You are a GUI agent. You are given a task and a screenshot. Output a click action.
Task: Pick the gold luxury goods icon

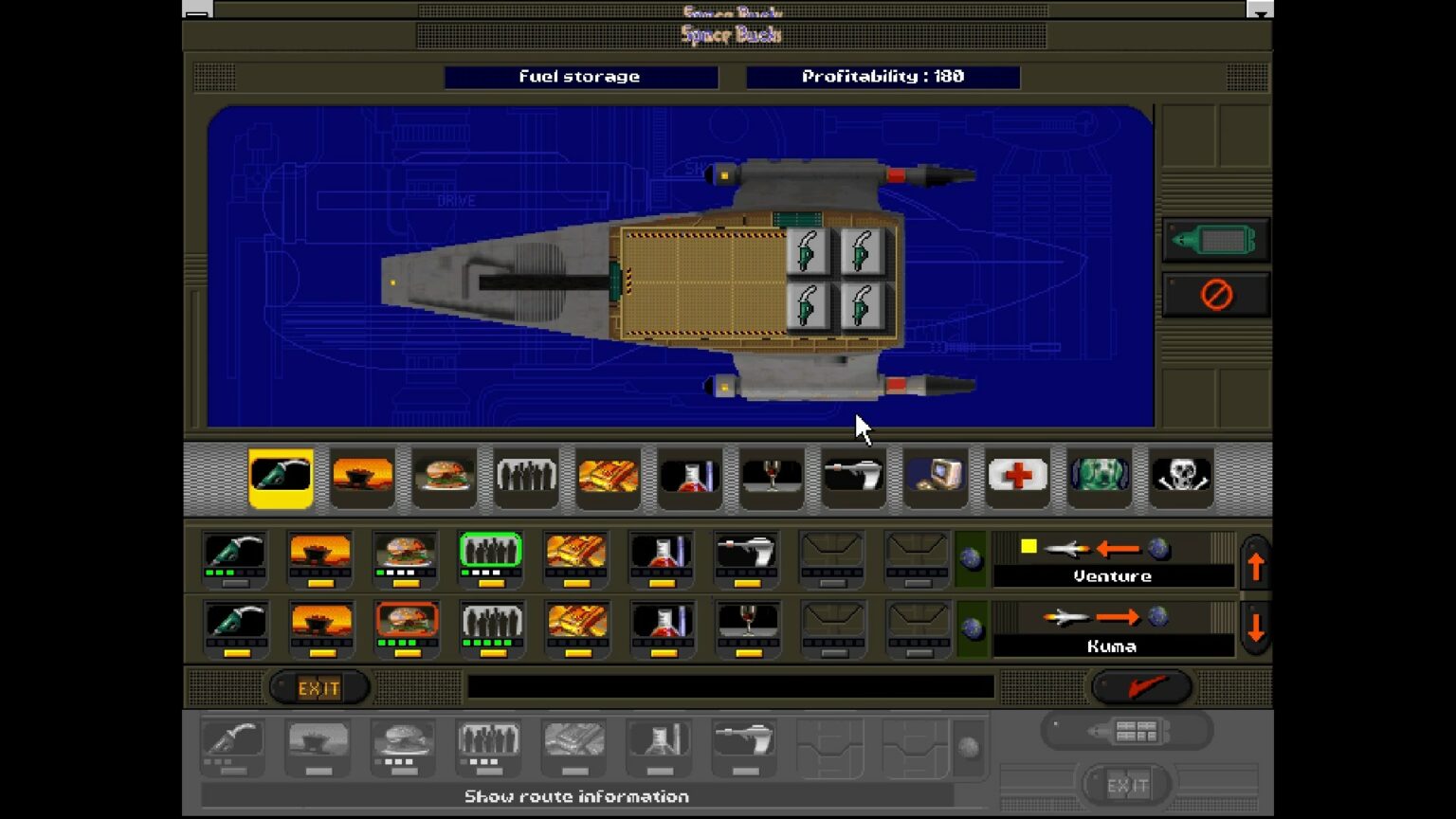point(608,479)
